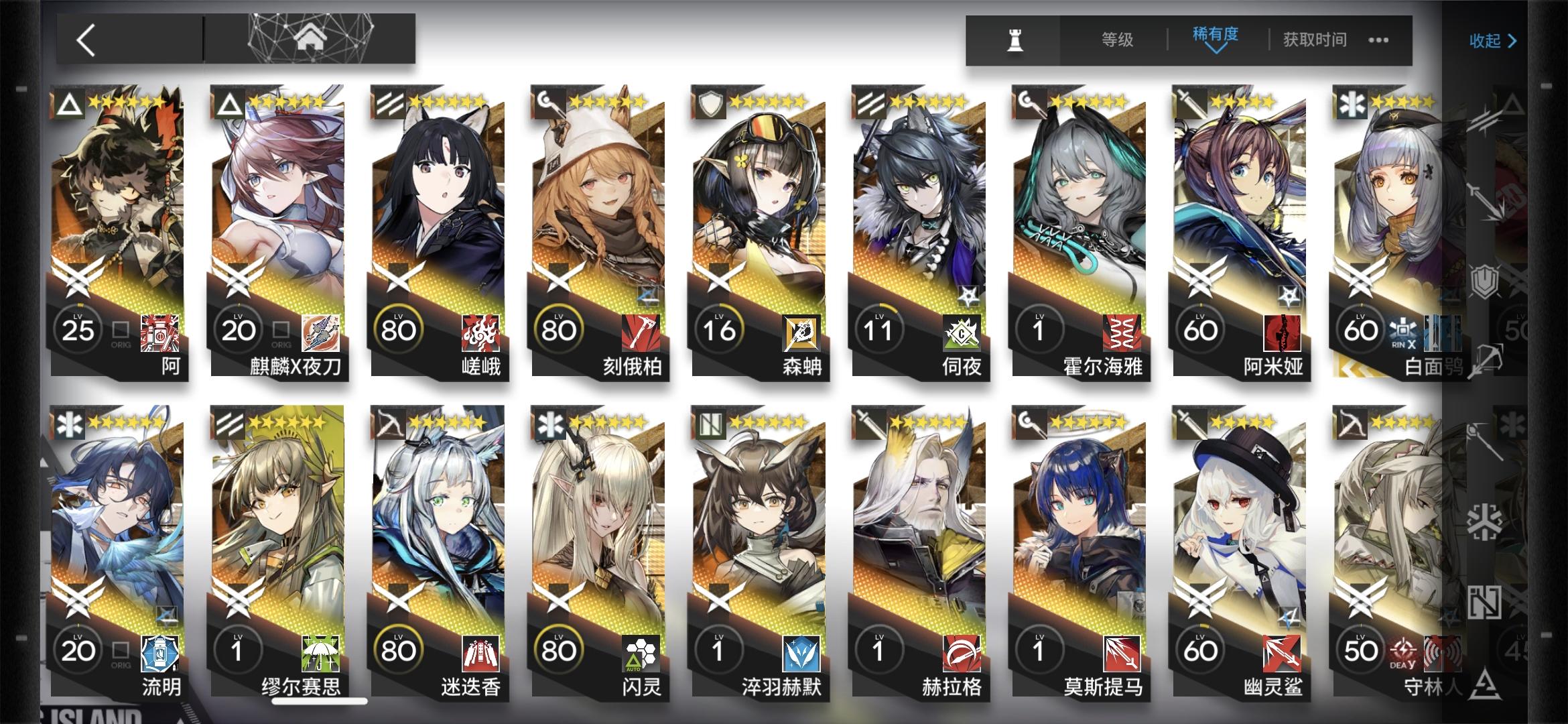This screenshot has width=1568, height=724.
Task: Click the rook sort icon beside the tabs
Action: tap(1014, 38)
